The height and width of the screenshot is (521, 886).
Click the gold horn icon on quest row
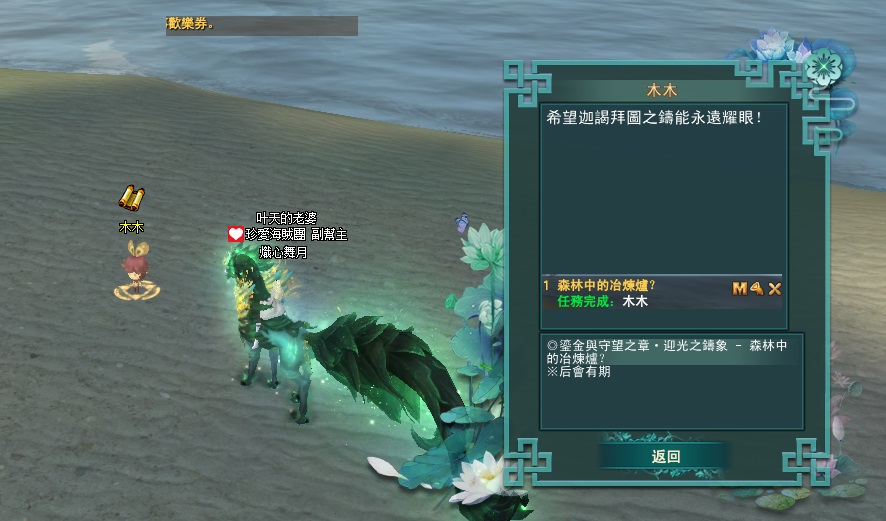click(x=757, y=289)
